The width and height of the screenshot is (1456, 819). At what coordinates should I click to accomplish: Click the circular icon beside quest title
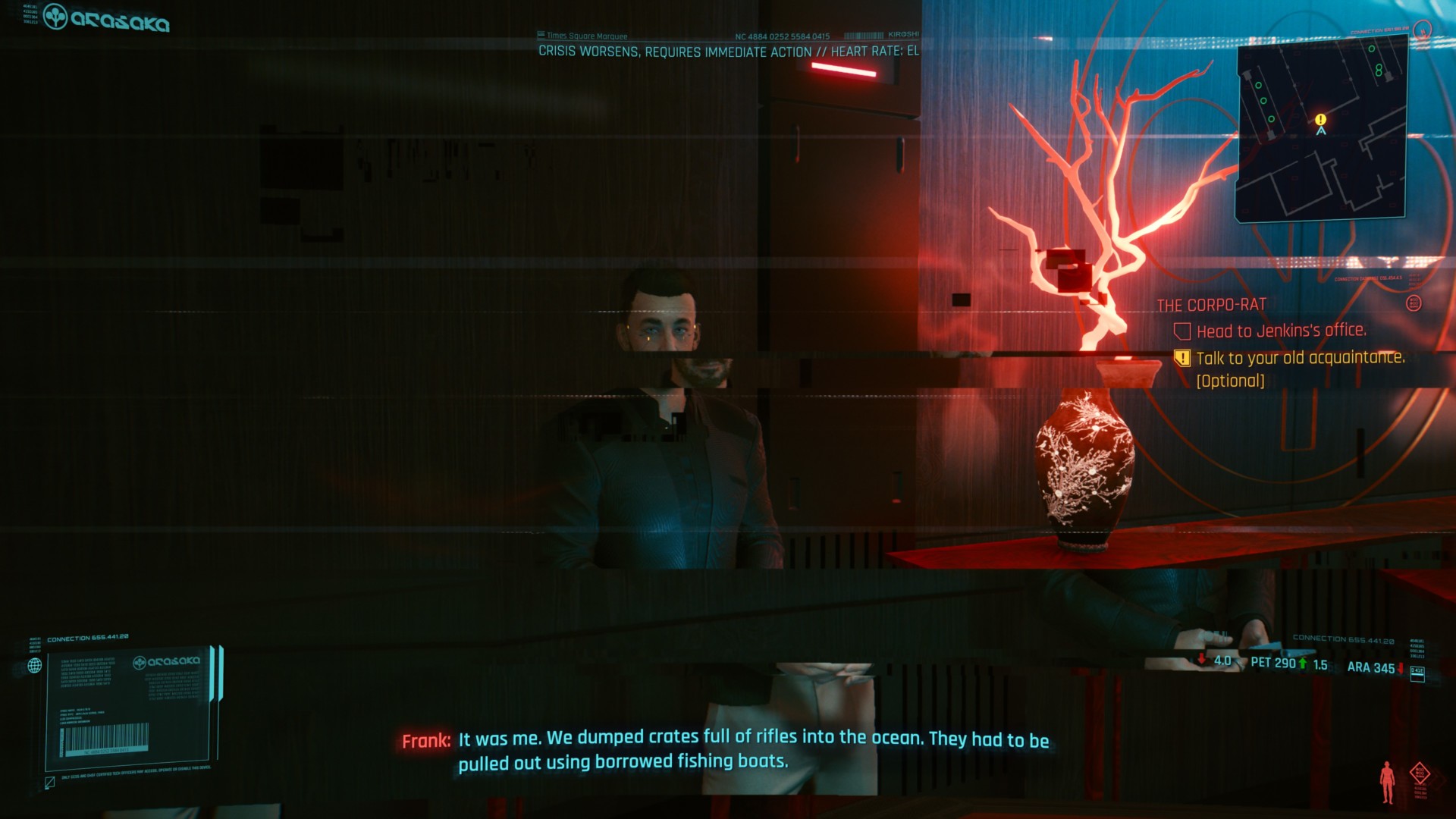pos(1414,303)
